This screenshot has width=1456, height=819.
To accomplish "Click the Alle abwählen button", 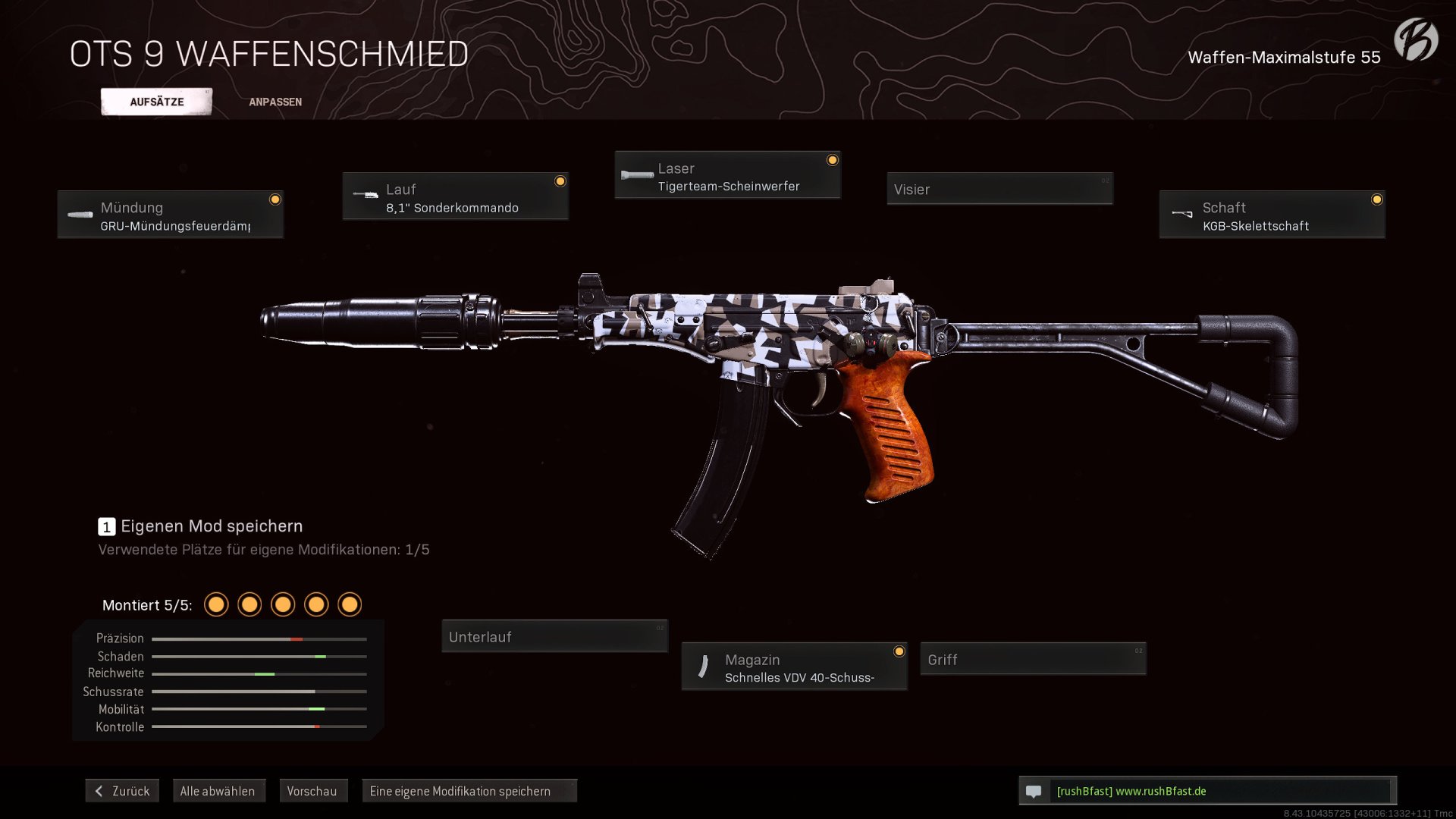I will point(218,791).
